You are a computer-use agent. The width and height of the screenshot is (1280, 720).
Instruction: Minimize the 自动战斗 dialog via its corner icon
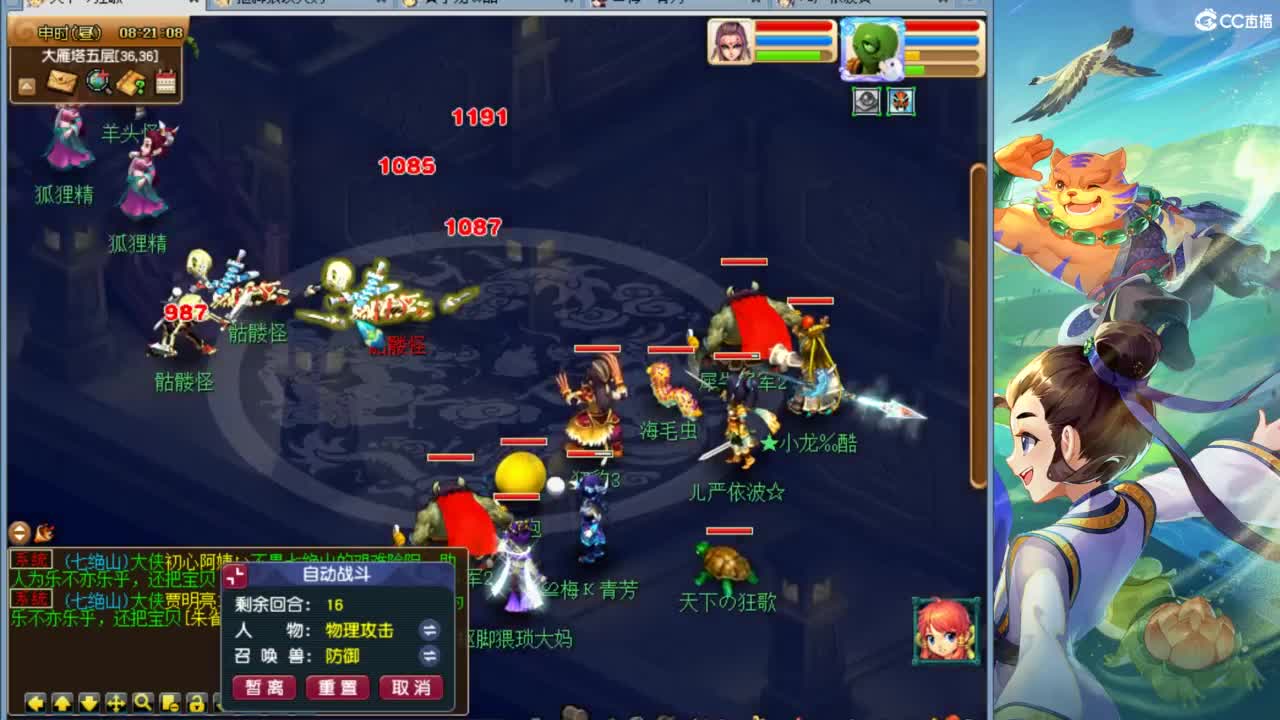(235, 575)
